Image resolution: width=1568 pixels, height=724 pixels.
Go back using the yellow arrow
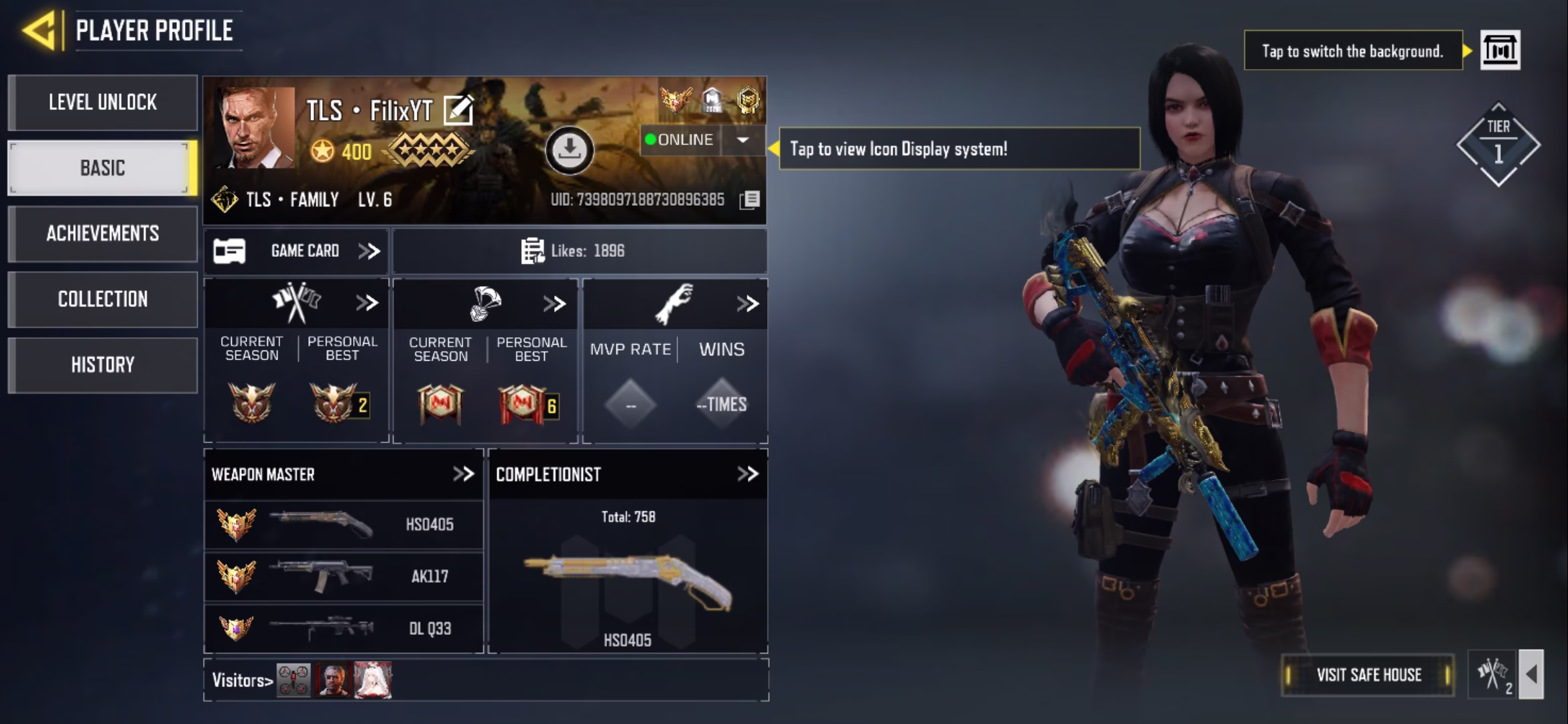pos(39,30)
